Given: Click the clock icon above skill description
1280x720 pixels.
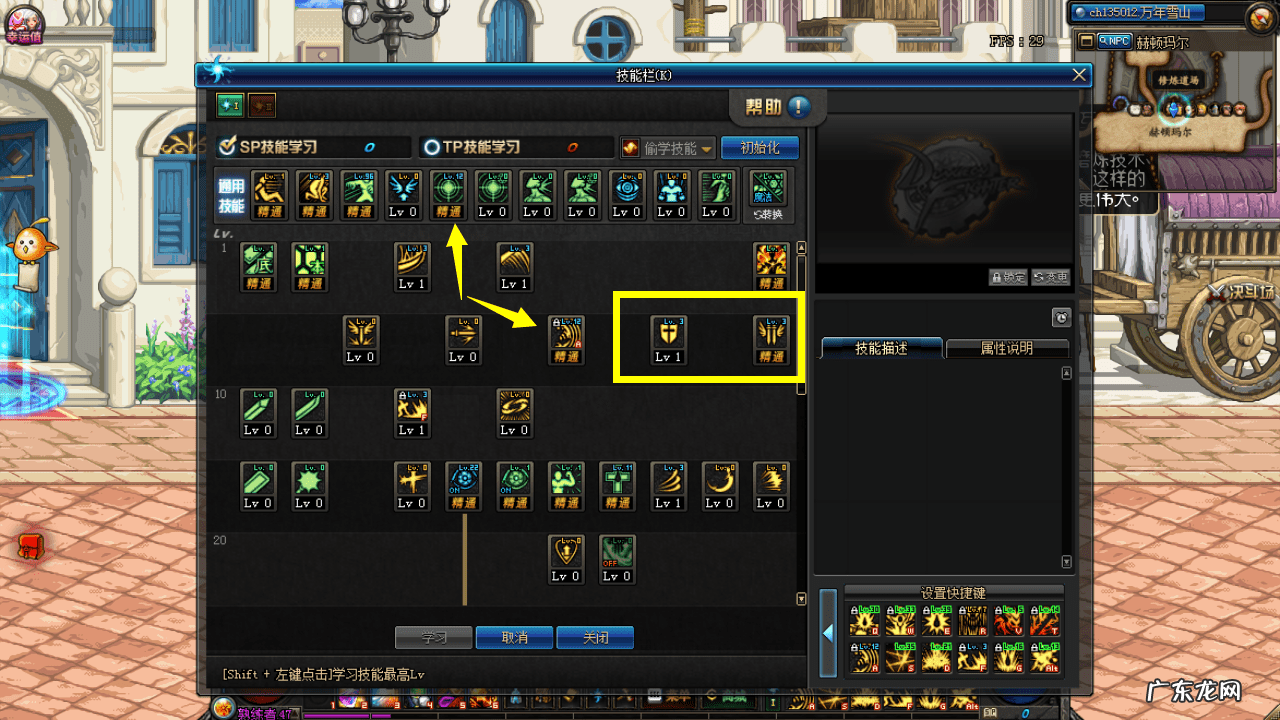Looking at the screenshot, I should tap(1061, 318).
